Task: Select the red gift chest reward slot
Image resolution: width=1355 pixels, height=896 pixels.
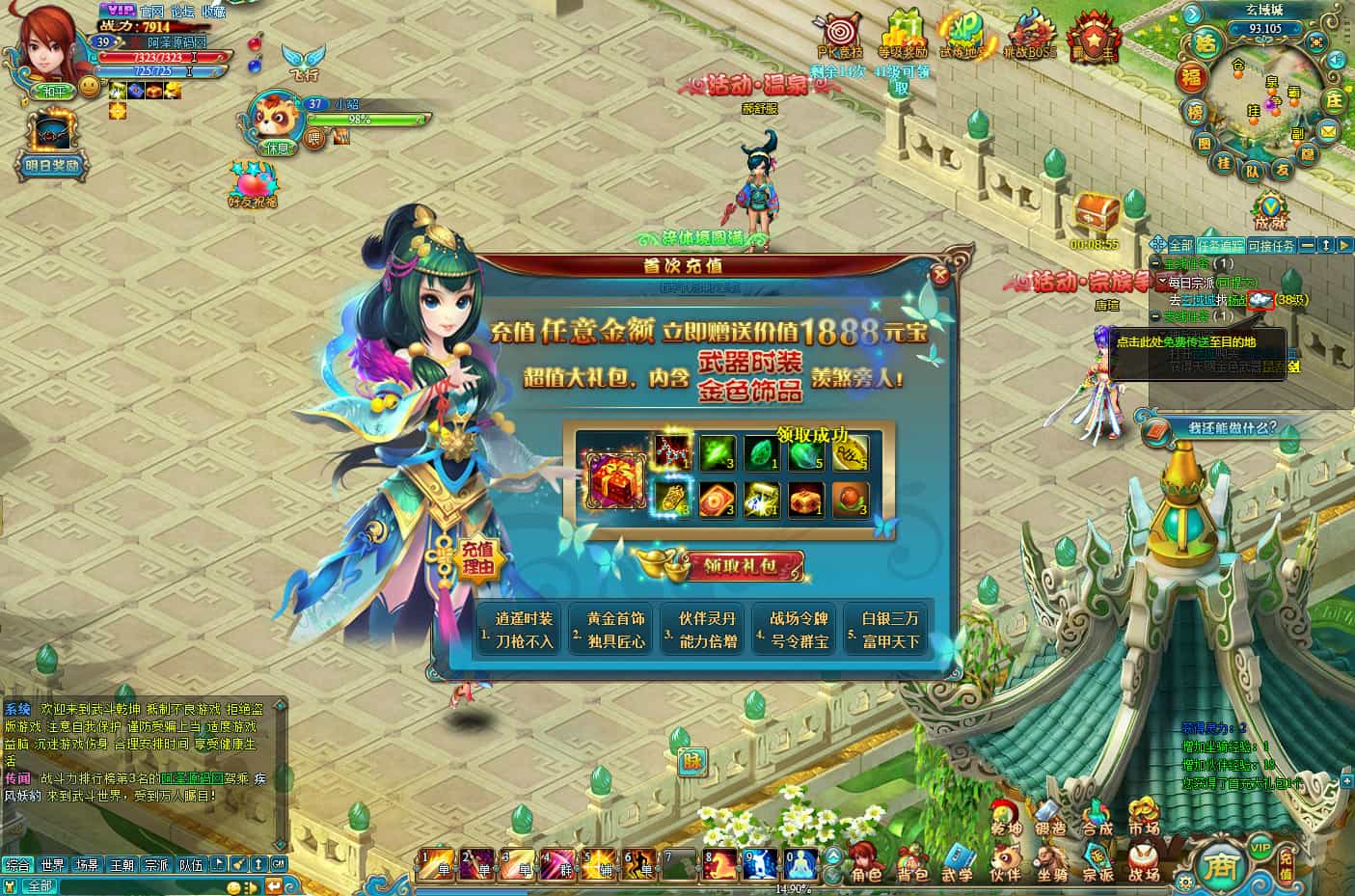Action: [x=610, y=479]
